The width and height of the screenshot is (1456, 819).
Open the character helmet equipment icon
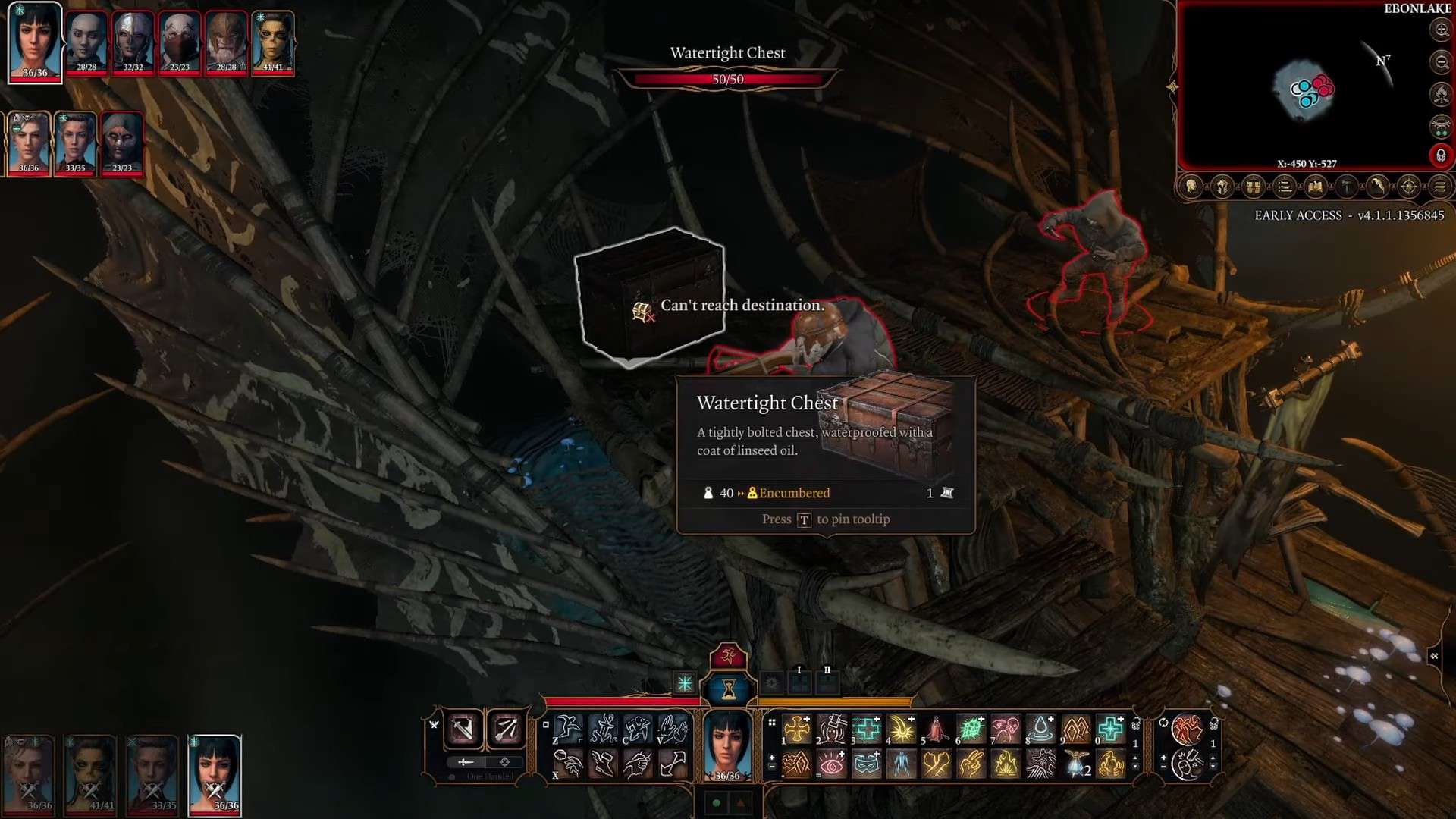pos(1222,187)
